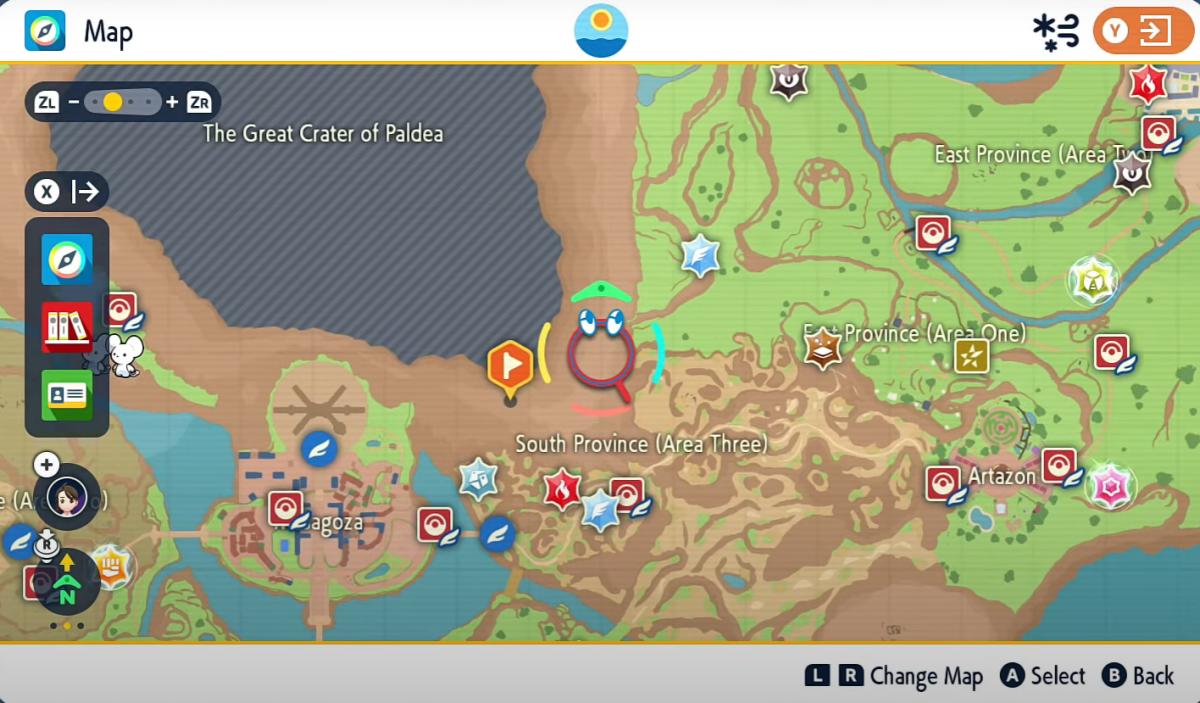
Task: Select the Flying raid crystal beside the crater edge
Action: pyautogui.click(x=700, y=256)
